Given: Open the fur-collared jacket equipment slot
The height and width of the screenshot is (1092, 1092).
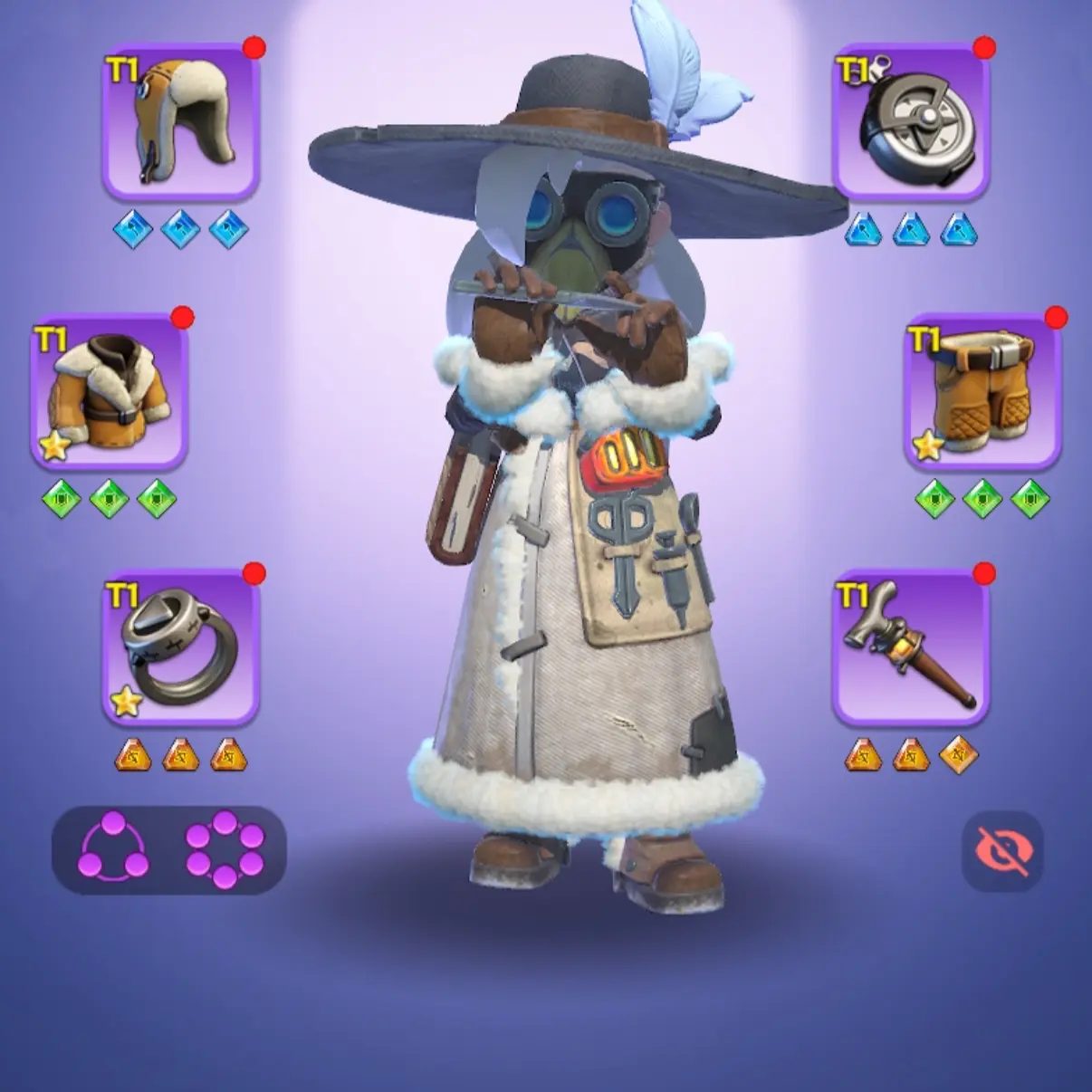Looking at the screenshot, I should click(110, 391).
